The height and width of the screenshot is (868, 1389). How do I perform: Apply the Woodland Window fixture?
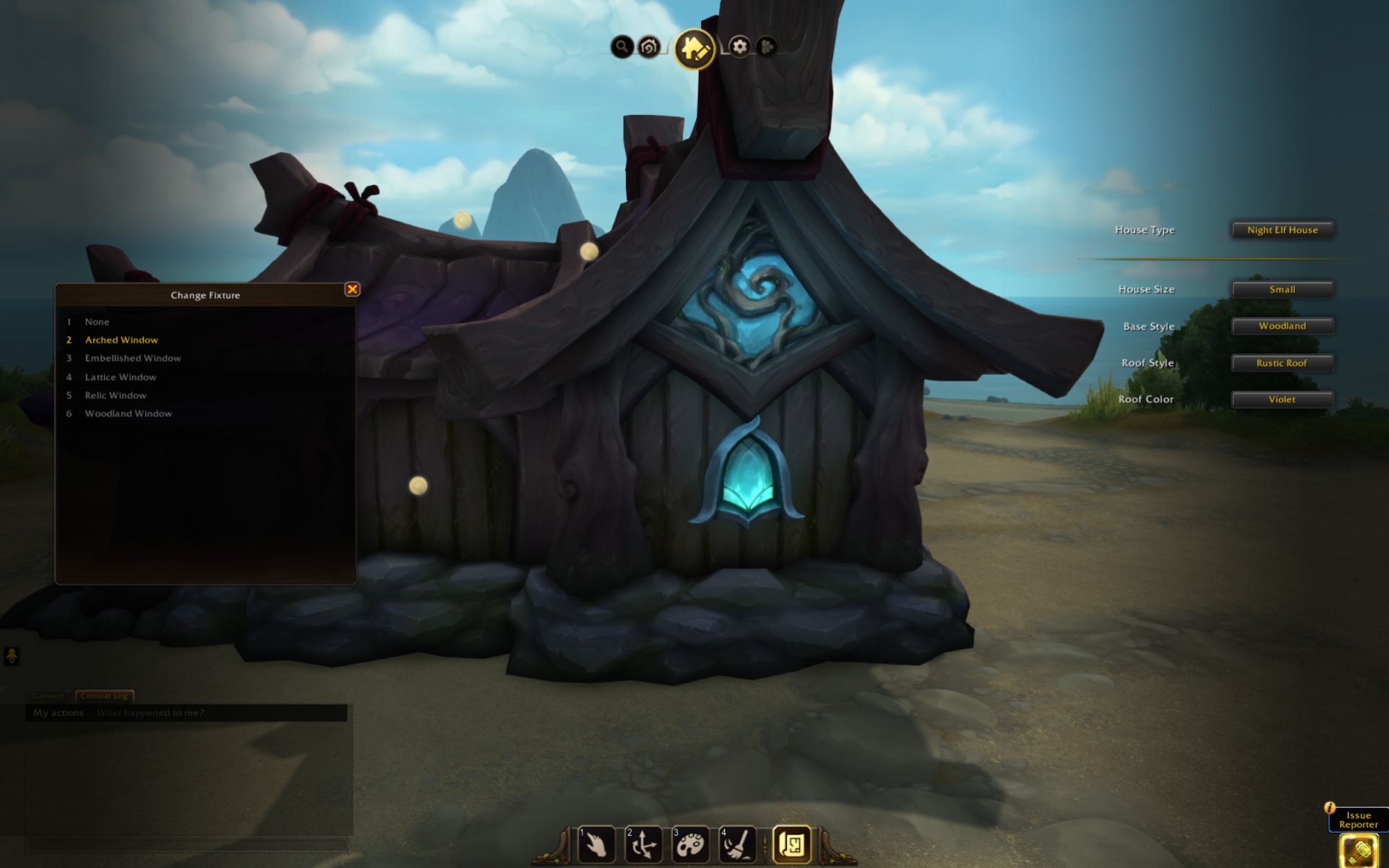click(x=129, y=413)
